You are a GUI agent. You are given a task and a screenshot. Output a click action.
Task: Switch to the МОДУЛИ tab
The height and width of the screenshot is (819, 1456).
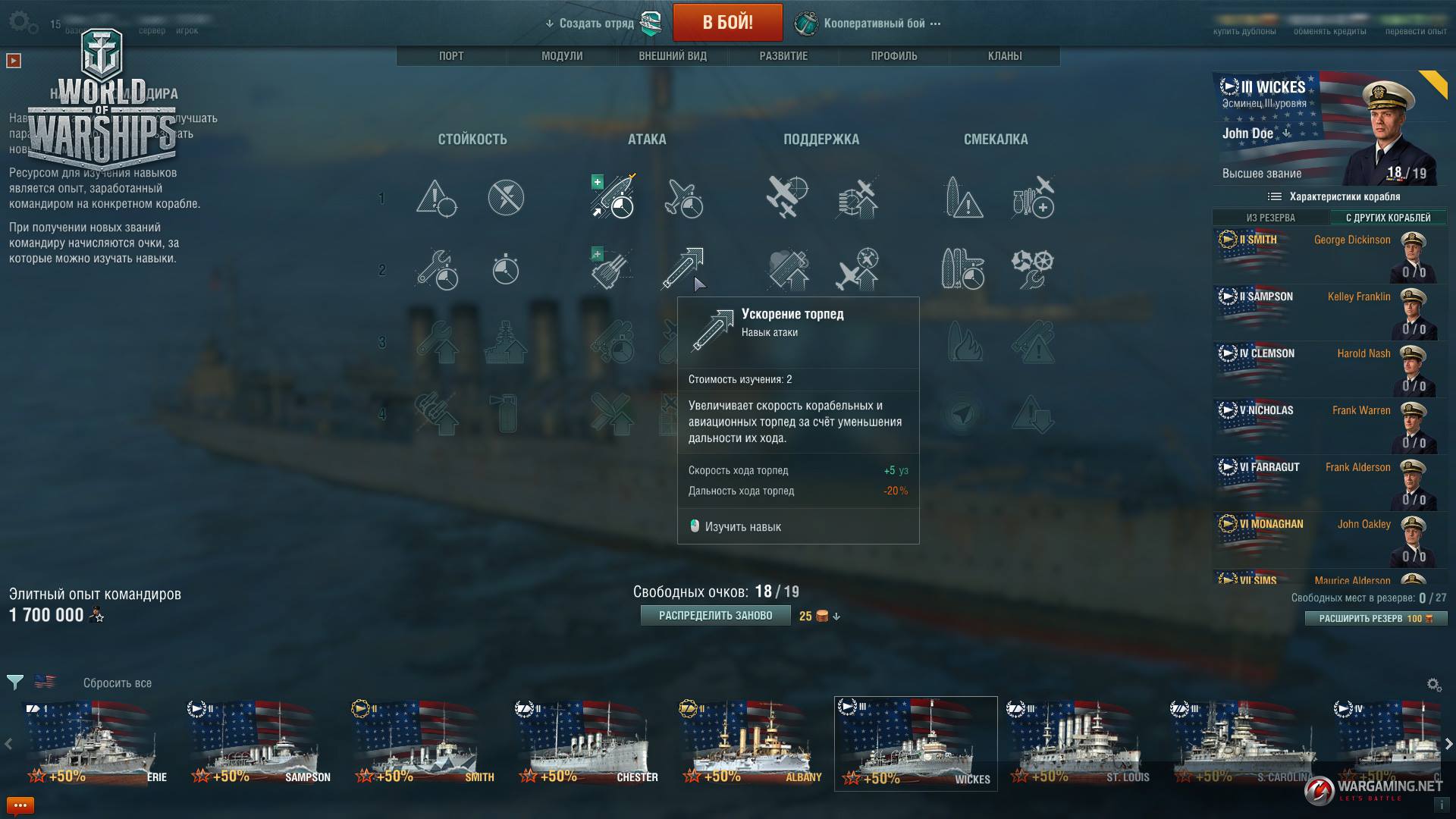point(562,56)
